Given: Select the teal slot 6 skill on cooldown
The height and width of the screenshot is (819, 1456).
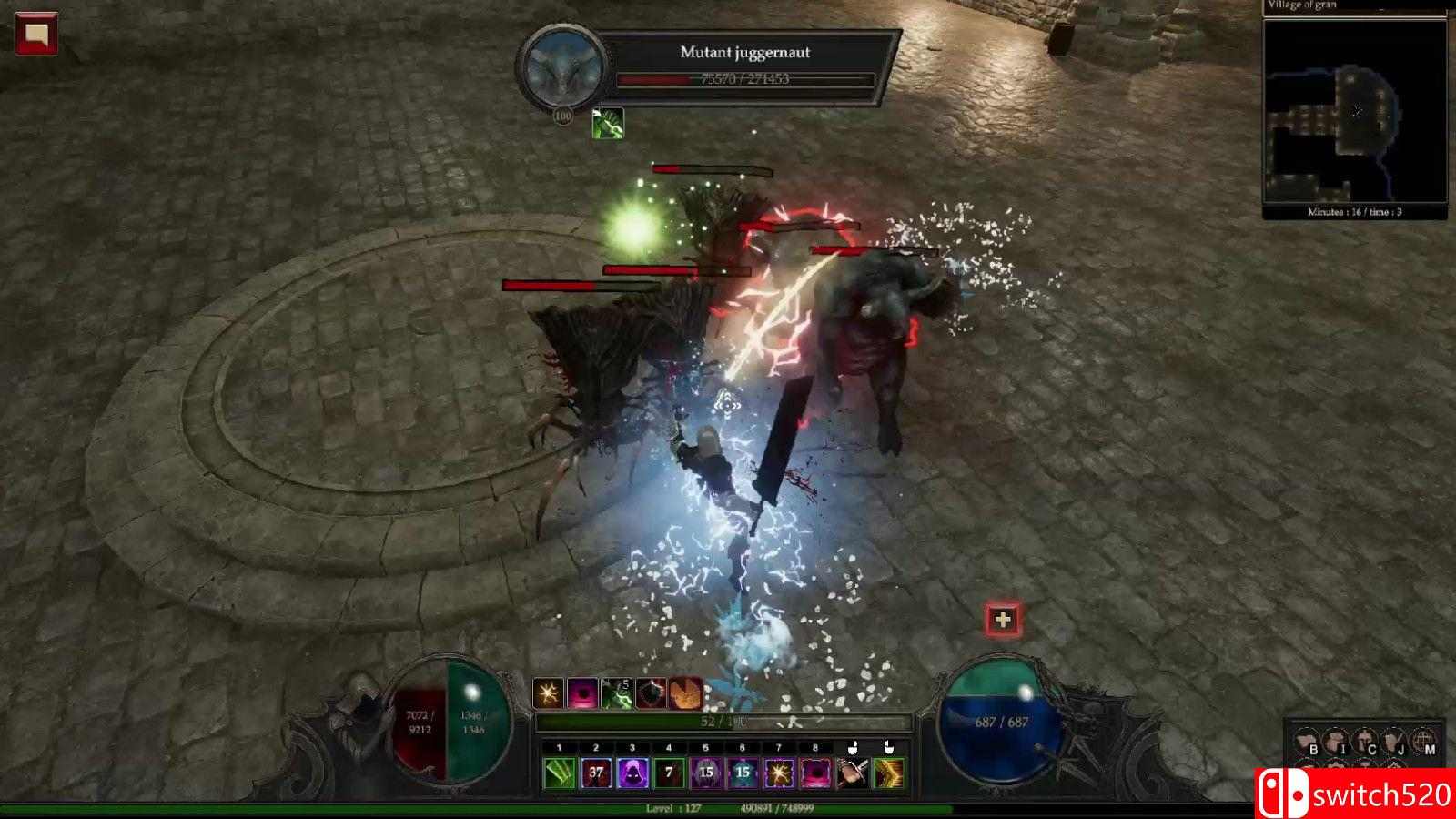Looking at the screenshot, I should click(x=743, y=773).
